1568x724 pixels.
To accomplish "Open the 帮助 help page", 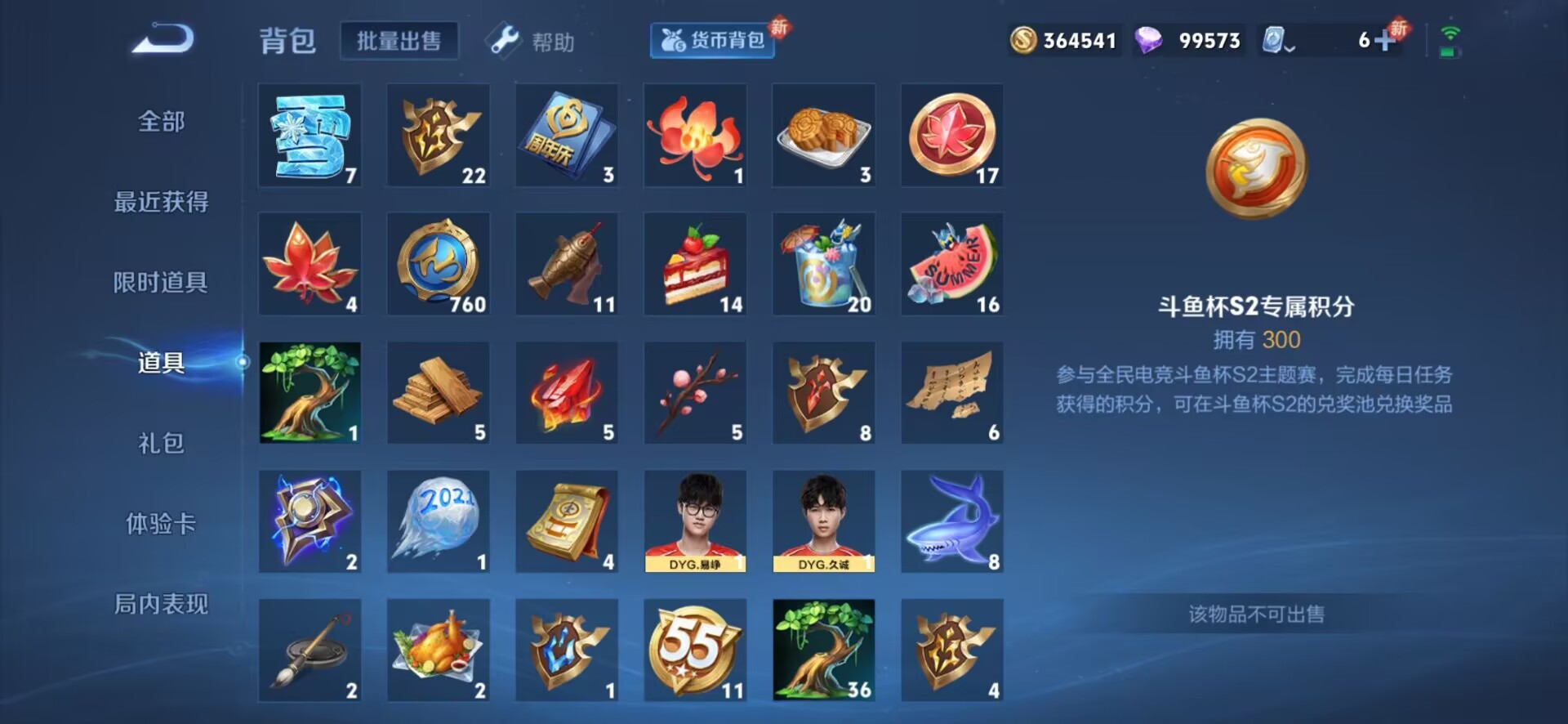I will pyautogui.click(x=532, y=41).
